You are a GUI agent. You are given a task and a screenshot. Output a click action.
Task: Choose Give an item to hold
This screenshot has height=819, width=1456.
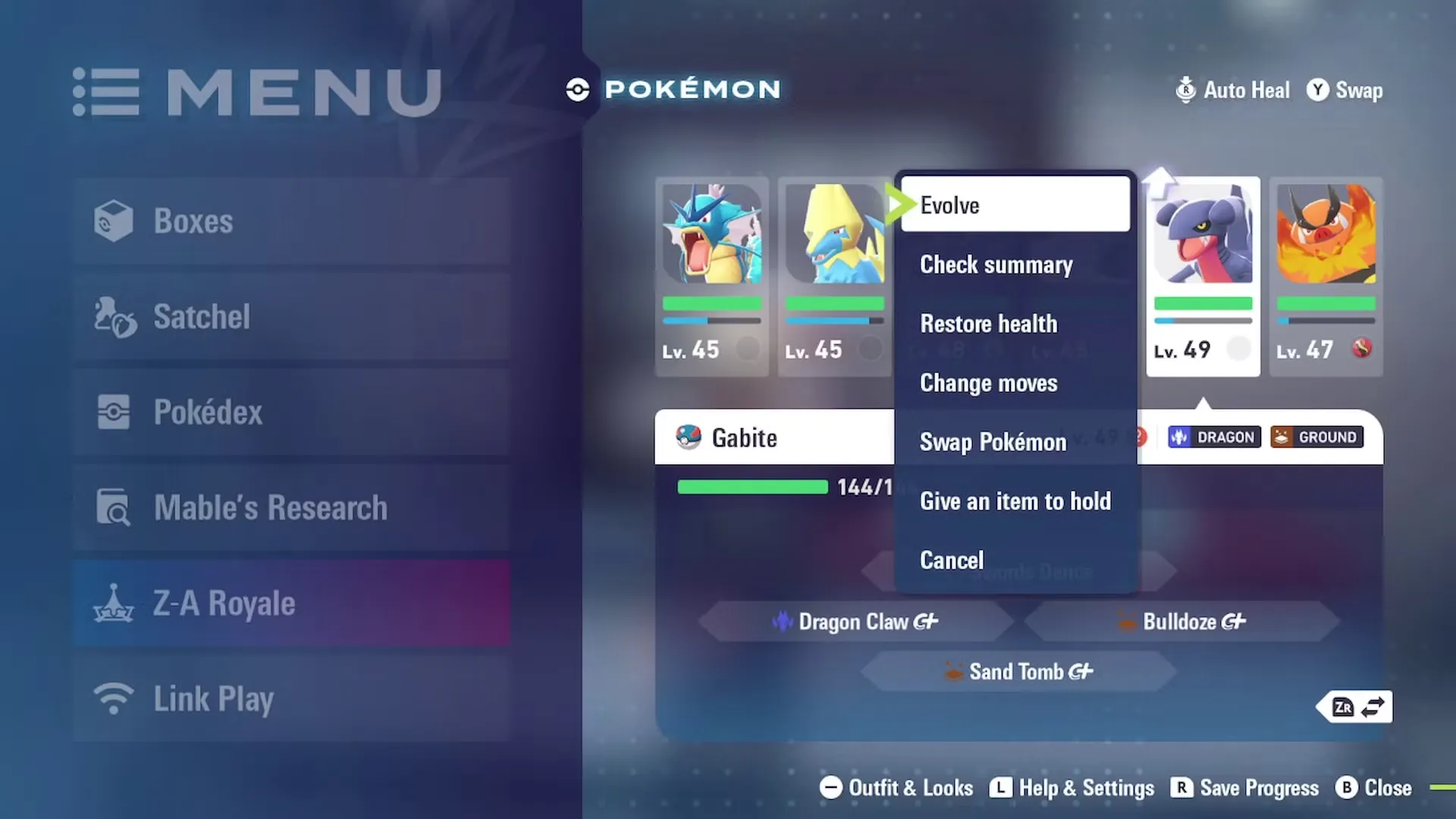(x=1015, y=501)
